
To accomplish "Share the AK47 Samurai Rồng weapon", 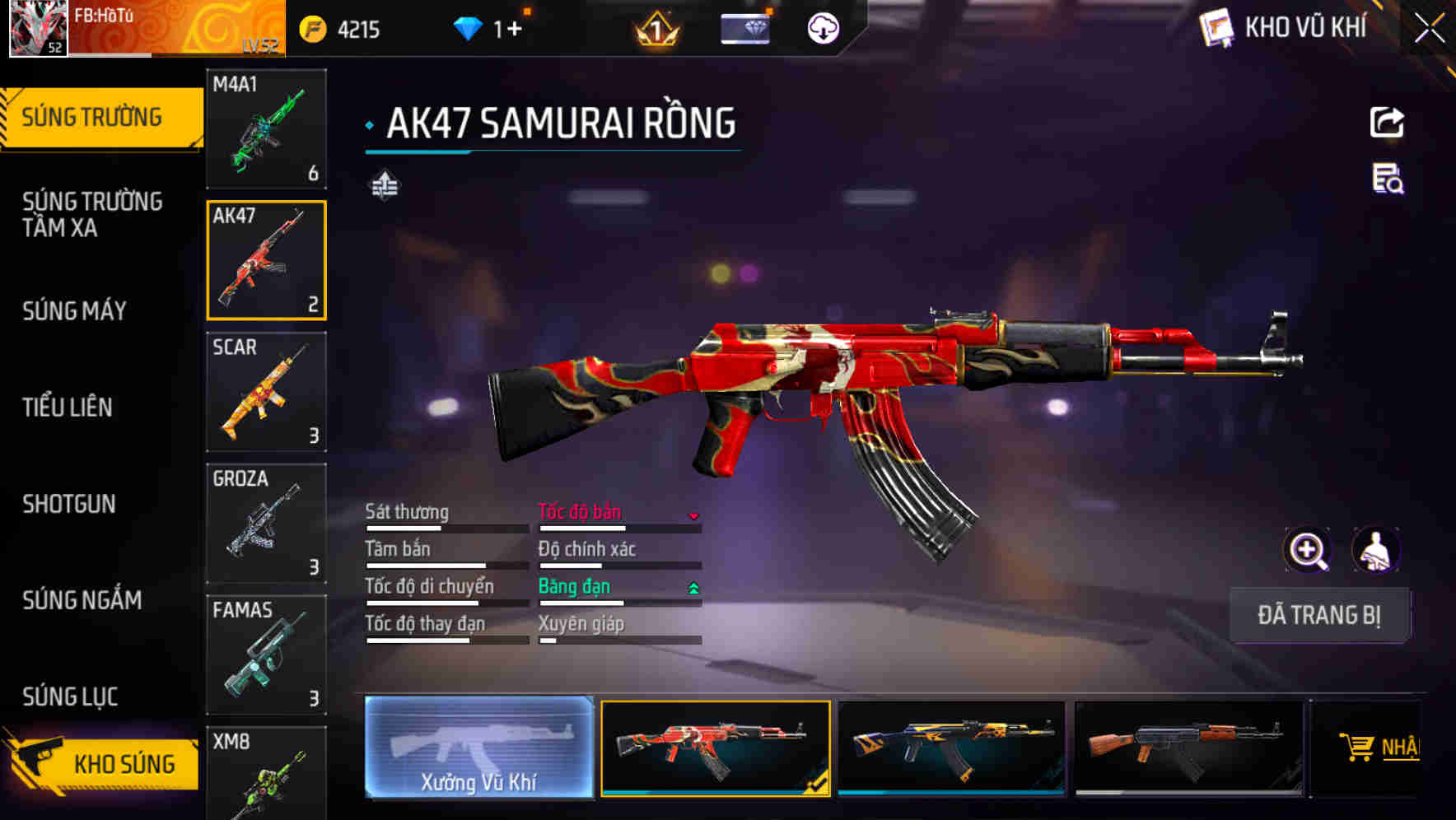I will (1388, 122).
